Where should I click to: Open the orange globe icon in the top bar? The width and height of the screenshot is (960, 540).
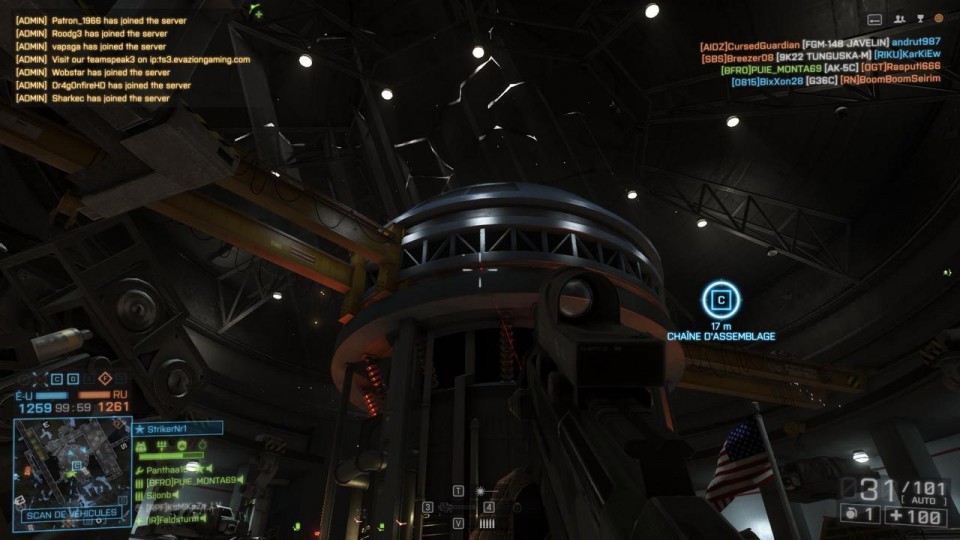[939, 18]
